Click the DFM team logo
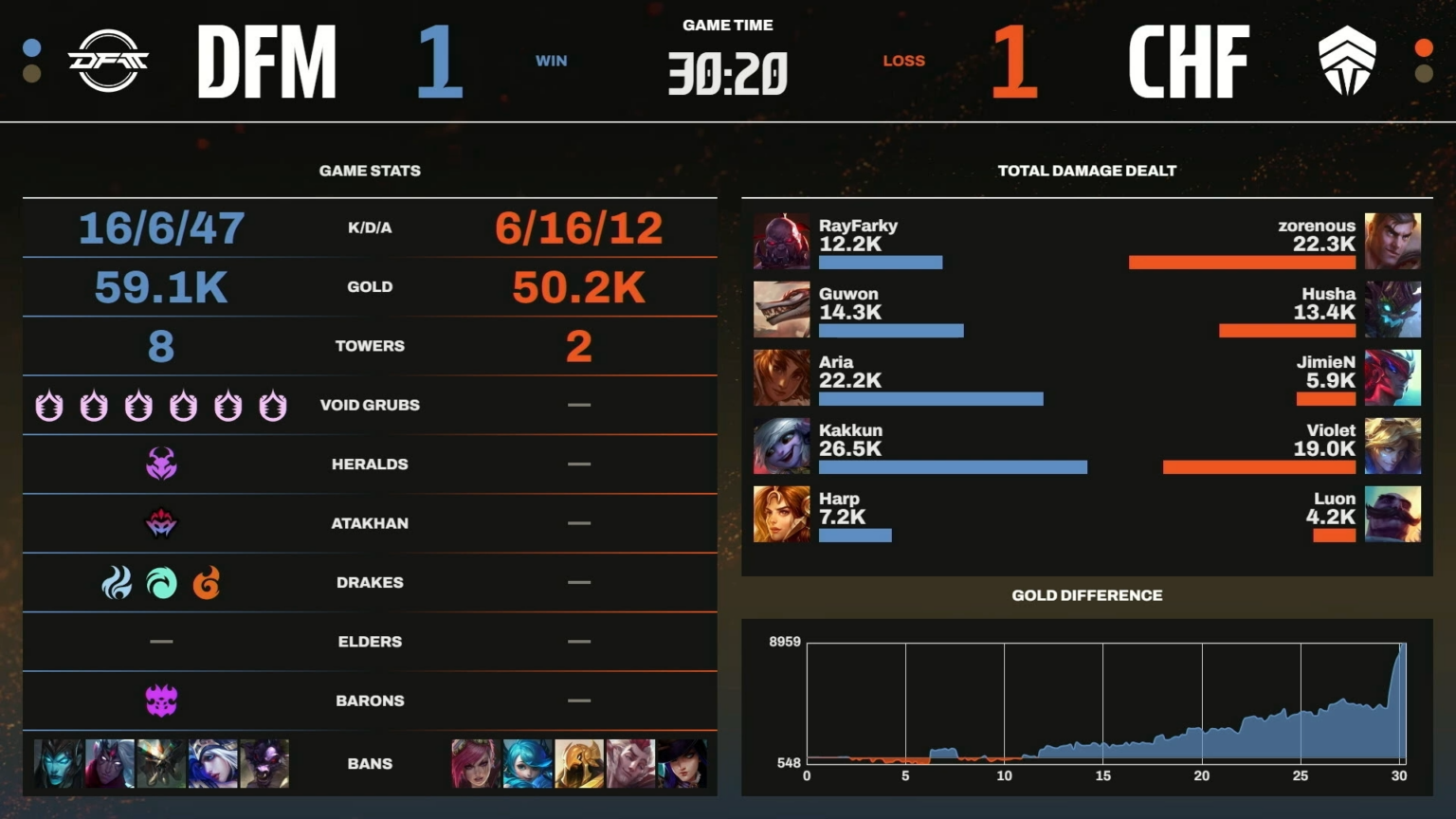 coord(108,61)
